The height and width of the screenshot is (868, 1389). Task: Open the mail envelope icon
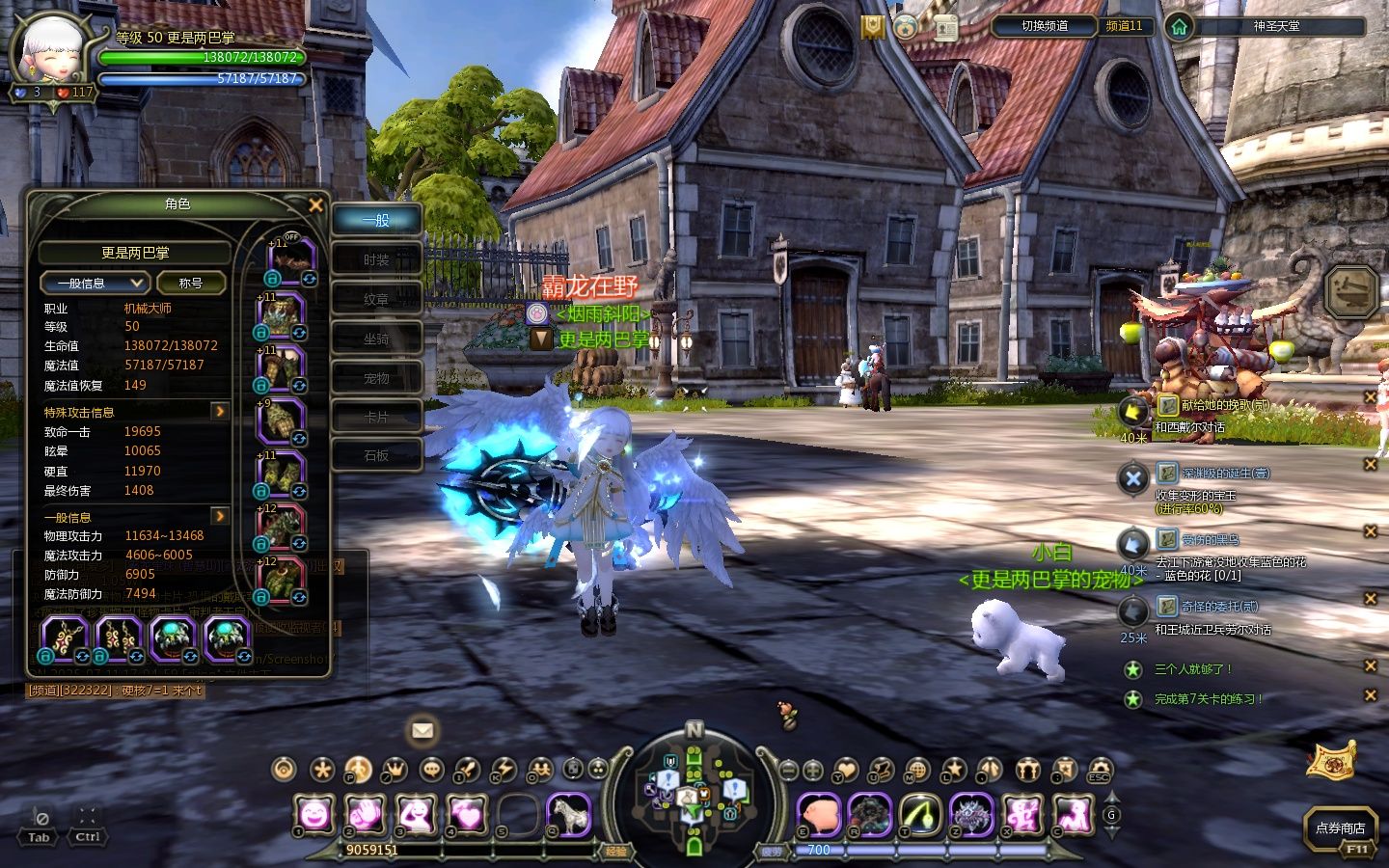(x=422, y=731)
